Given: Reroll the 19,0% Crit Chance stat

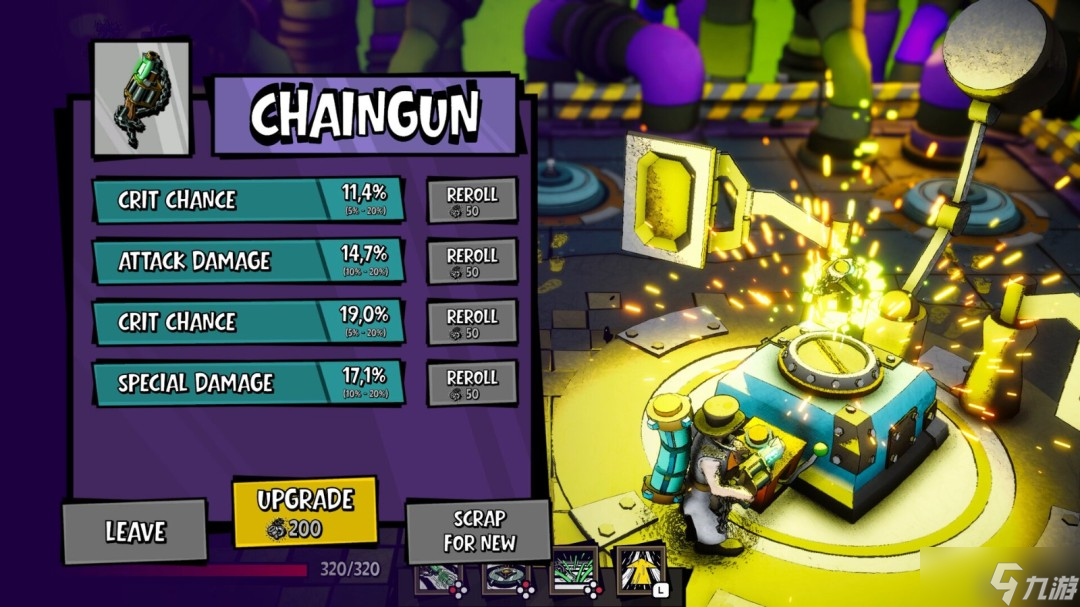Looking at the screenshot, I should coord(472,322).
